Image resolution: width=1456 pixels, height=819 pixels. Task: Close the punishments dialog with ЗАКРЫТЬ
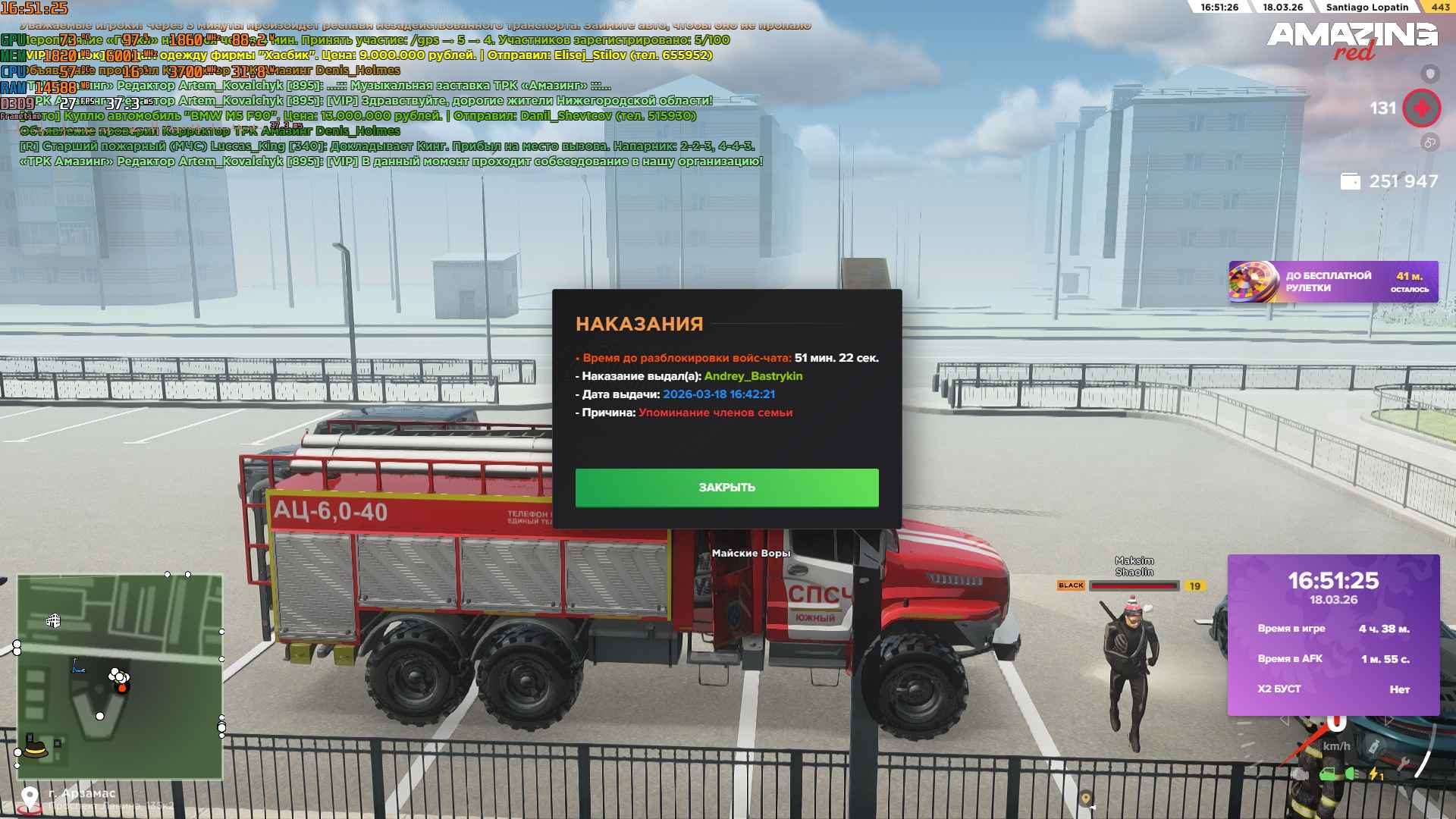(726, 488)
